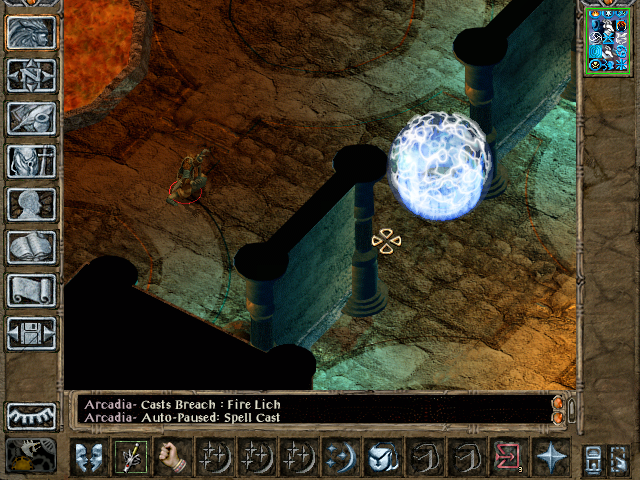Select the character portrait with status icons
Image resolution: width=640 pixels, height=480 pixels.
[x=608, y=39]
